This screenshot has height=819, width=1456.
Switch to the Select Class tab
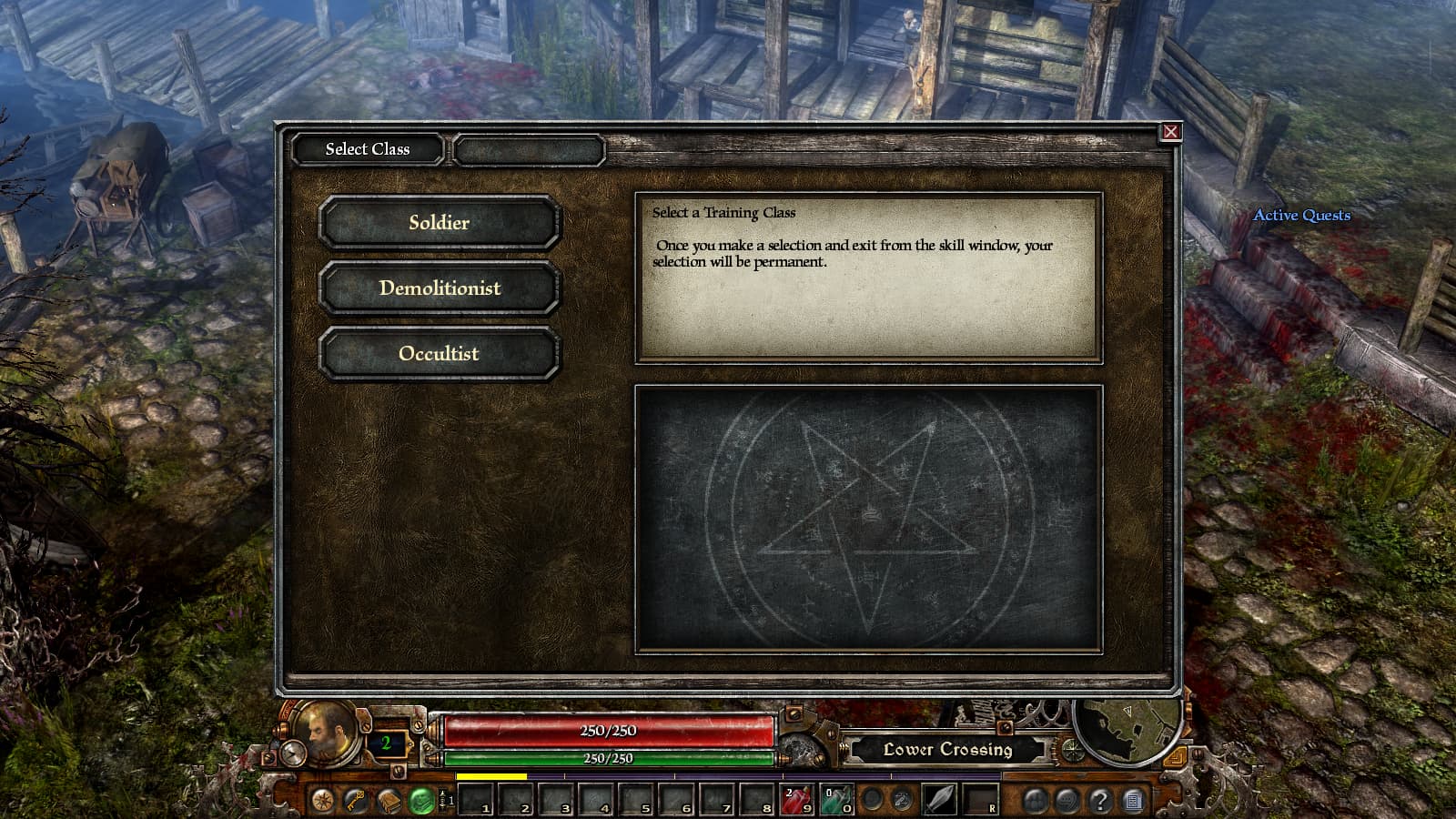tap(368, 149)
